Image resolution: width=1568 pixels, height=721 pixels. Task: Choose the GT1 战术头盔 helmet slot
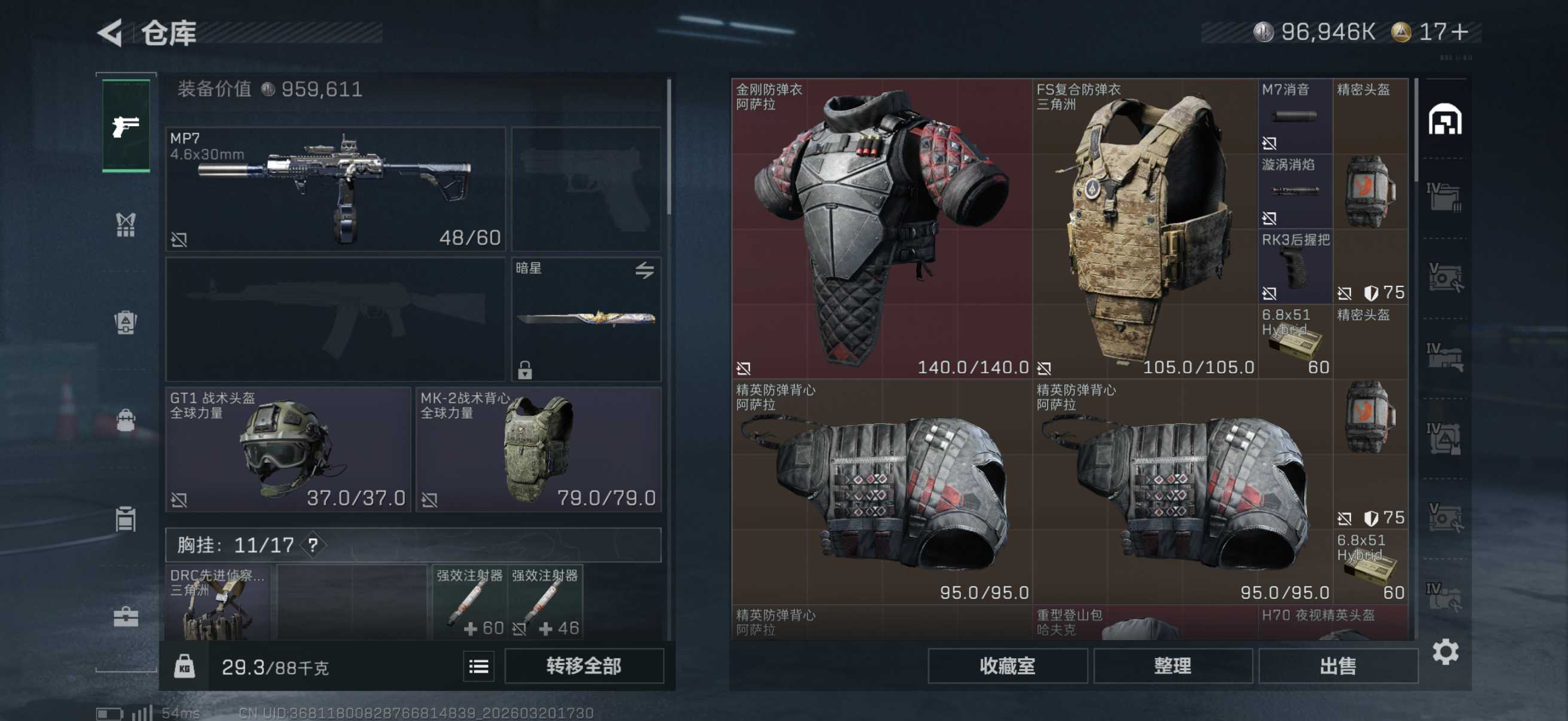pyautogui.click(x=288, y=449)
